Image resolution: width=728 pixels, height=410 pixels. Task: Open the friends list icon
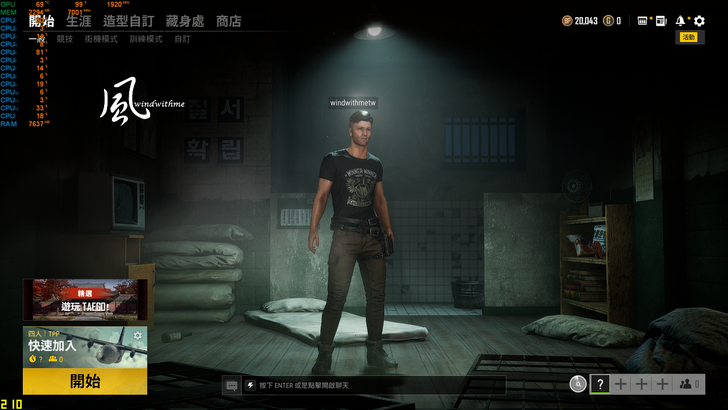pos(688,384)
